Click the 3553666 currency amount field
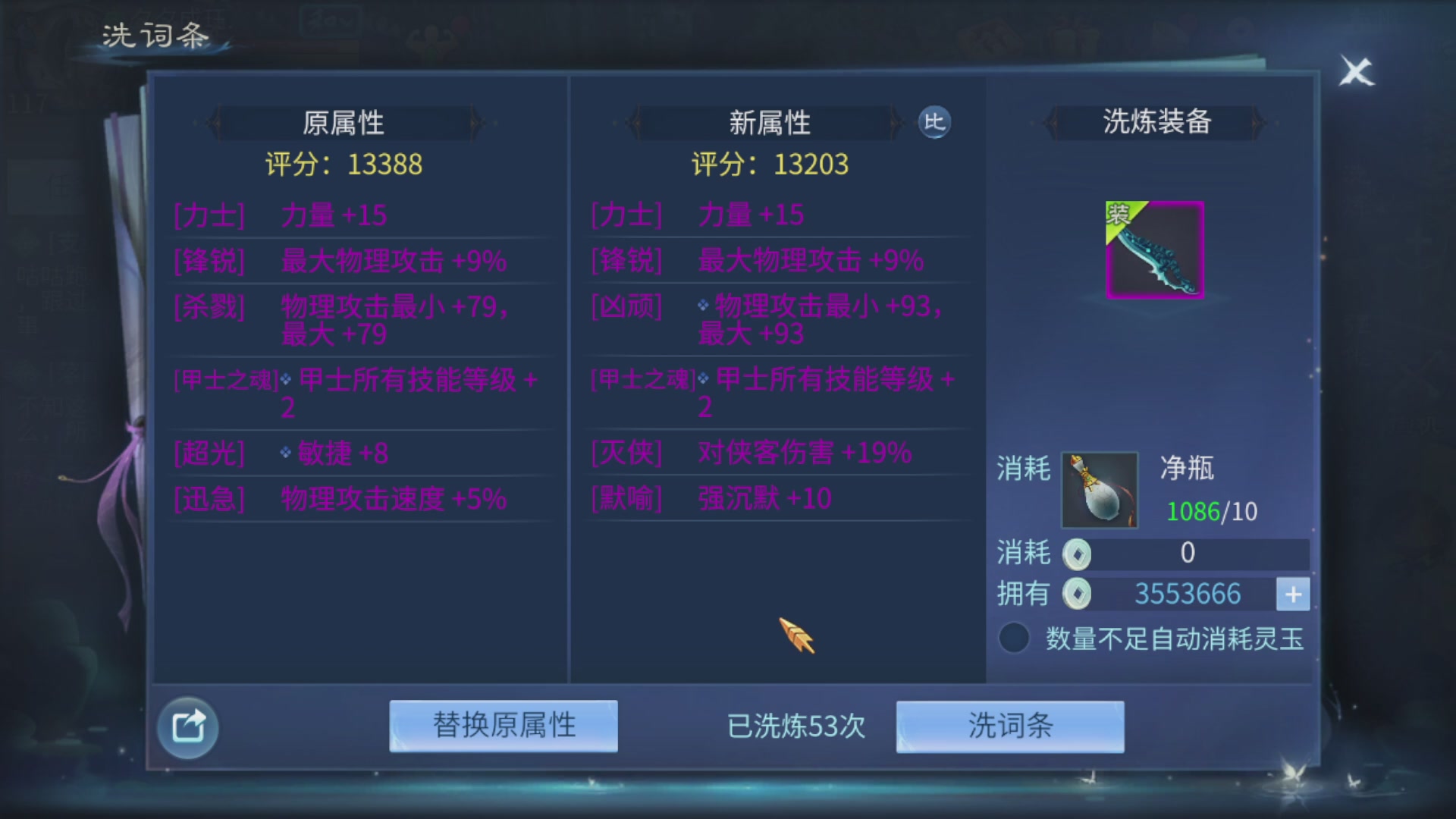Viewport: 1456px width, 819px height. (x=1187, y=594)
